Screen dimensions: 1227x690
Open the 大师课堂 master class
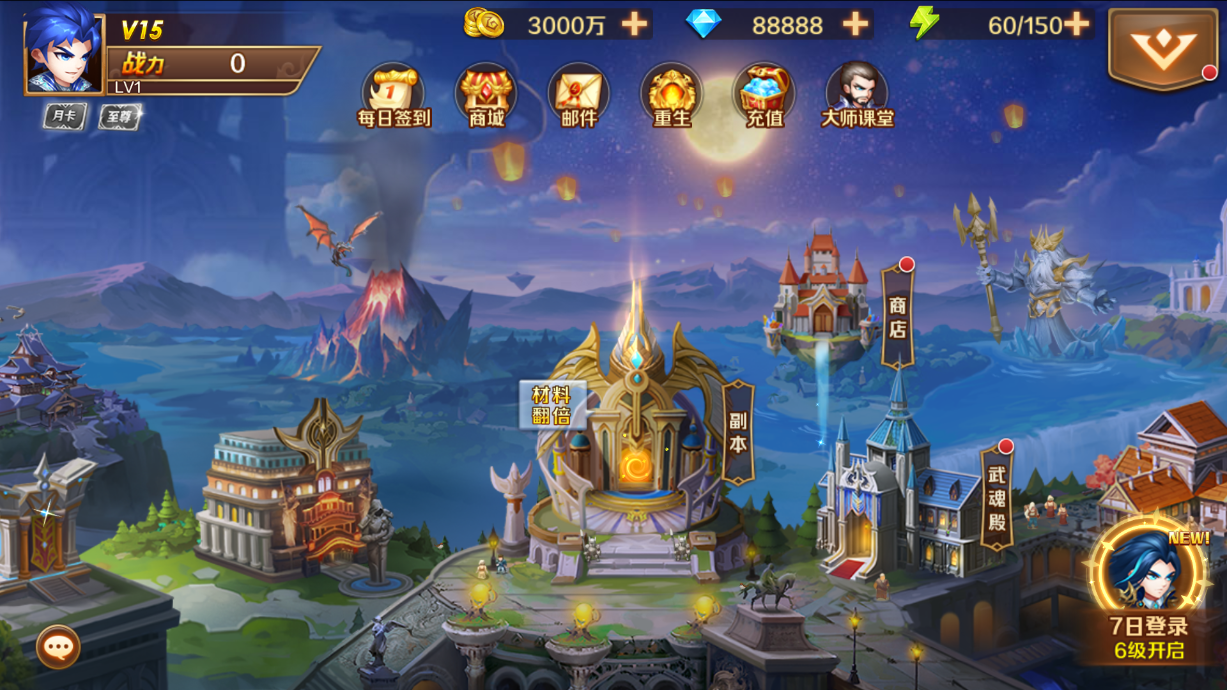pyautogui.click(x=857, y=96)
